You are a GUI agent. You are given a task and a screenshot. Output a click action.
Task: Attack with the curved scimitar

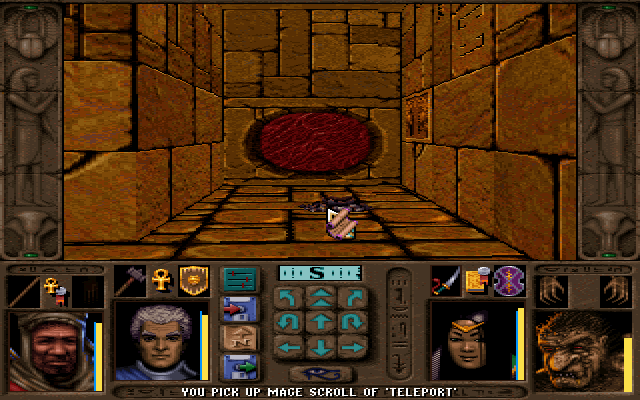coord(445,282)
